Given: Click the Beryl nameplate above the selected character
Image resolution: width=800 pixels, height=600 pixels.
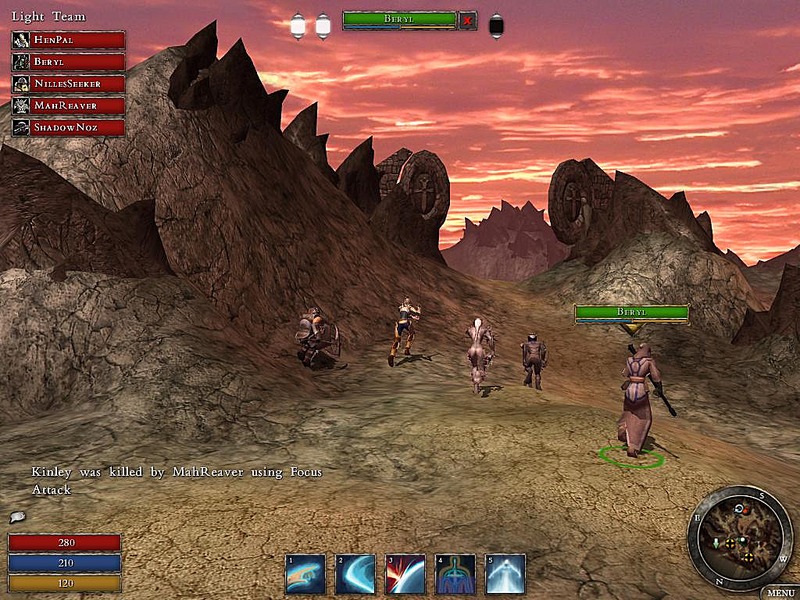Looking at the screenshot, I should (631, 313).
